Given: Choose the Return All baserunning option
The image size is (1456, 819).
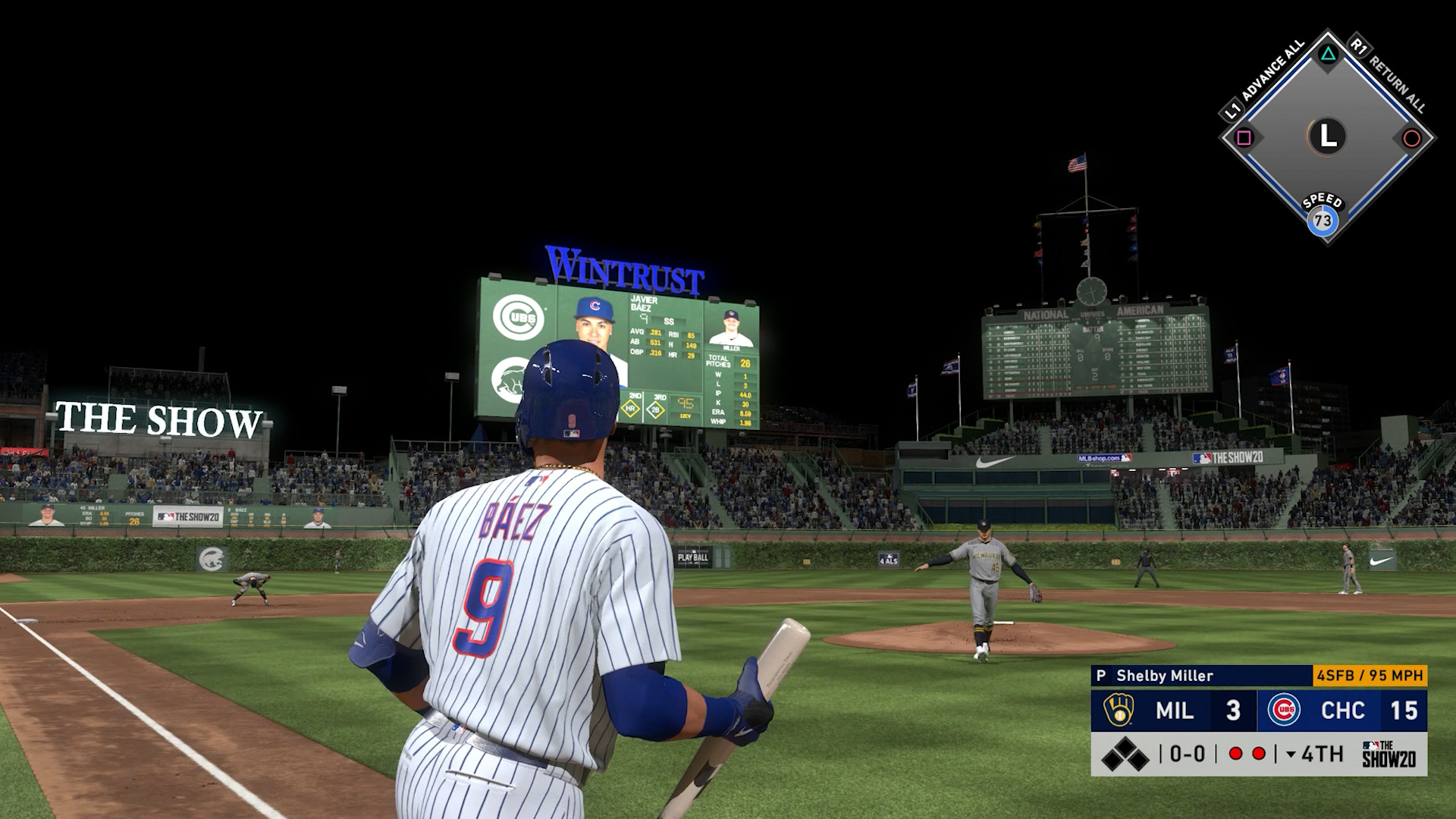Looking at the screenshot, I should (1389, 77).
